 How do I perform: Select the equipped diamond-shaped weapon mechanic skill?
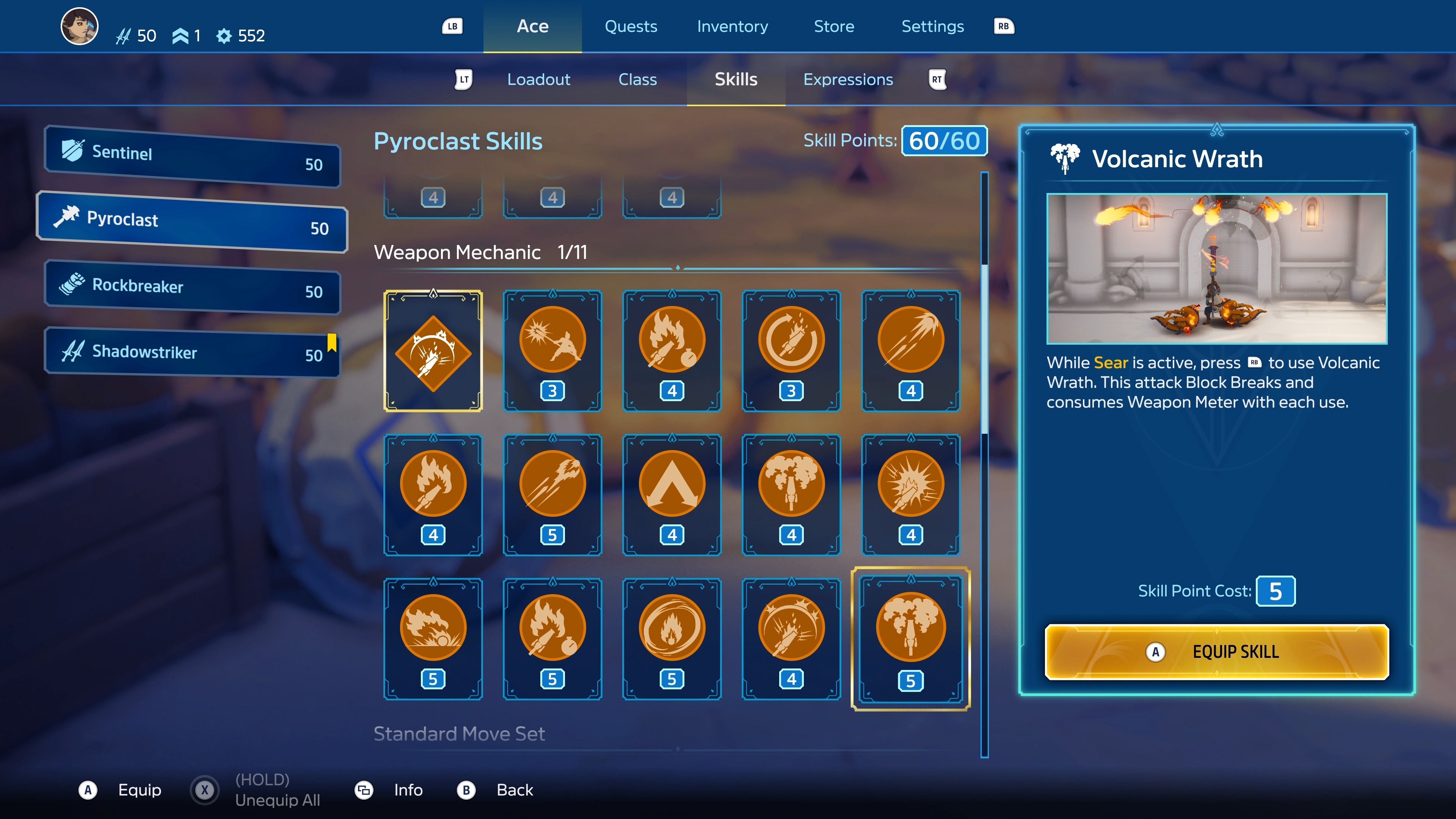[433, 351]
